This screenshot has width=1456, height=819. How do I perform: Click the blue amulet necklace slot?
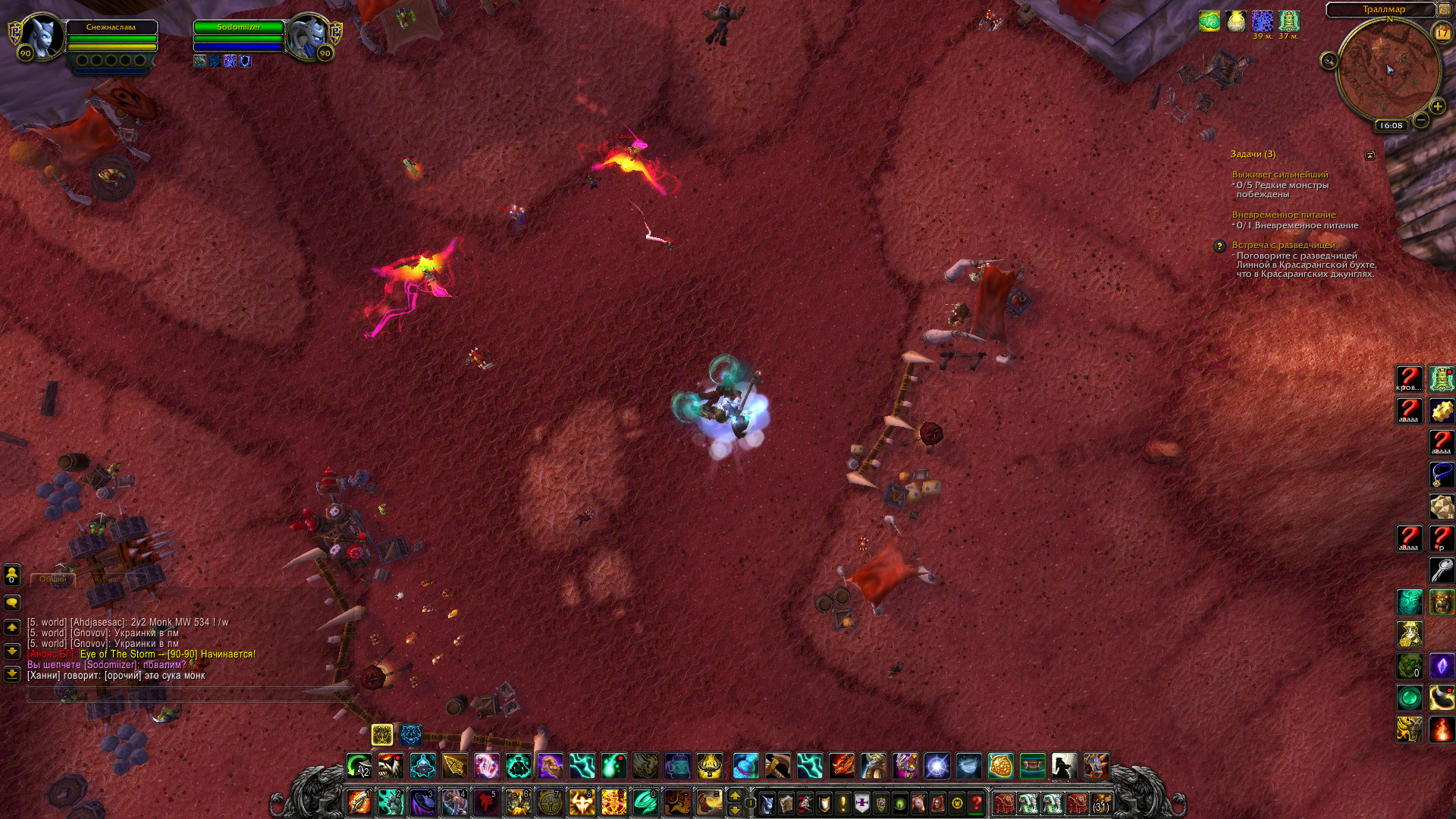coord(1442,475)
